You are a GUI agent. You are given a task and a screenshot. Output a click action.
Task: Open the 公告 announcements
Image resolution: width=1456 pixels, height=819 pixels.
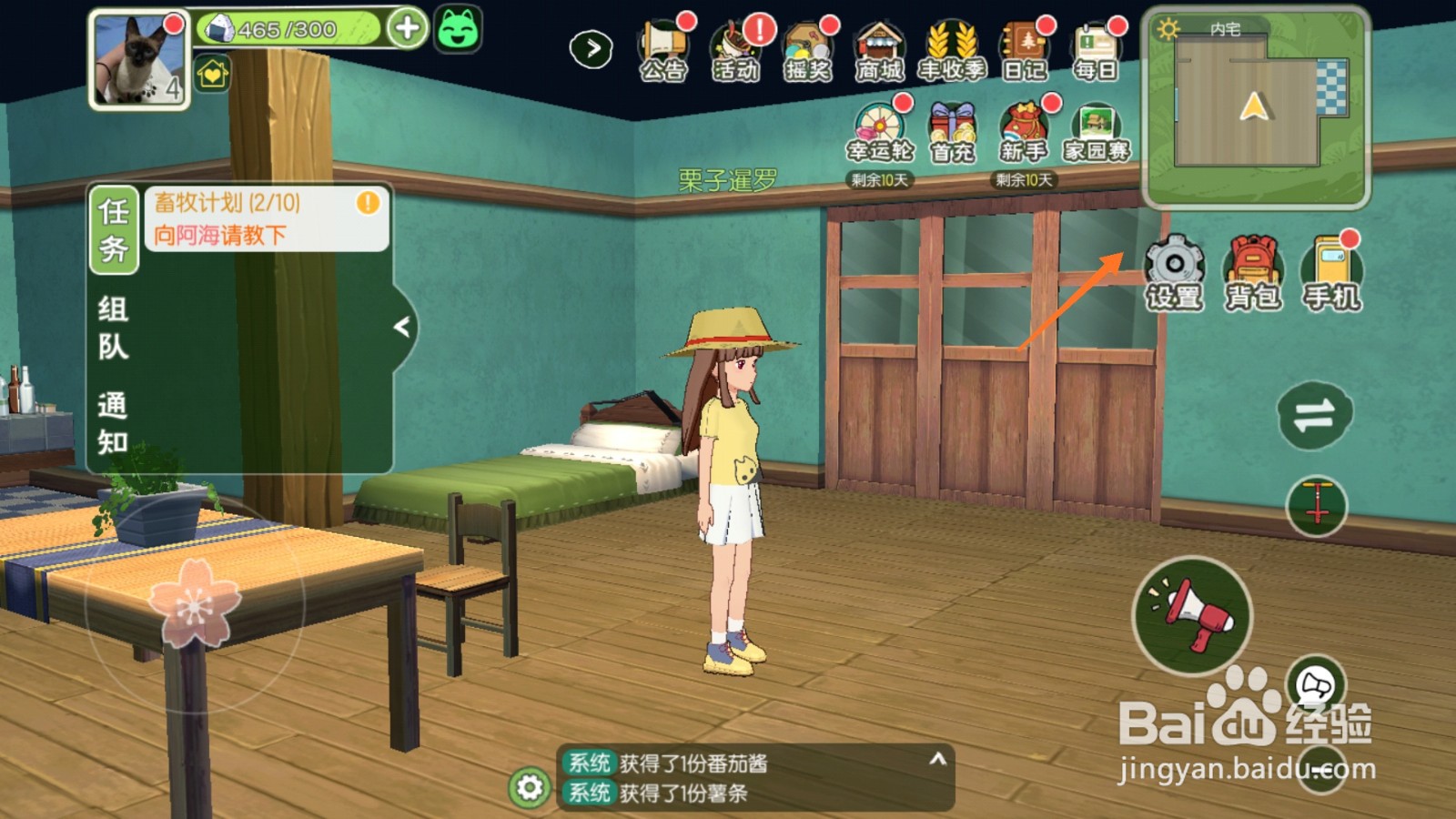pyautogui.click(x=662, y=50)
